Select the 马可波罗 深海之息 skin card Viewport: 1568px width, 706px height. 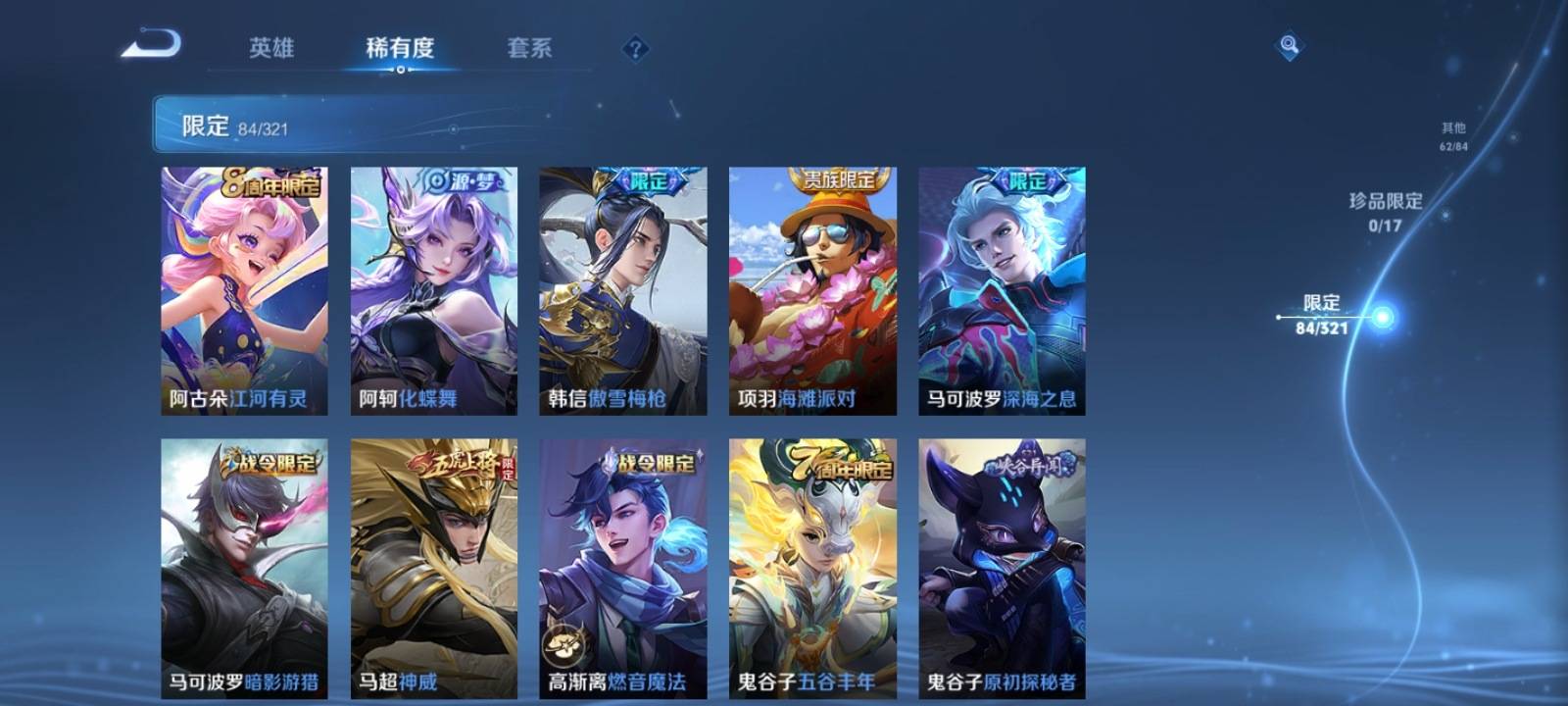coord(1002,290)
